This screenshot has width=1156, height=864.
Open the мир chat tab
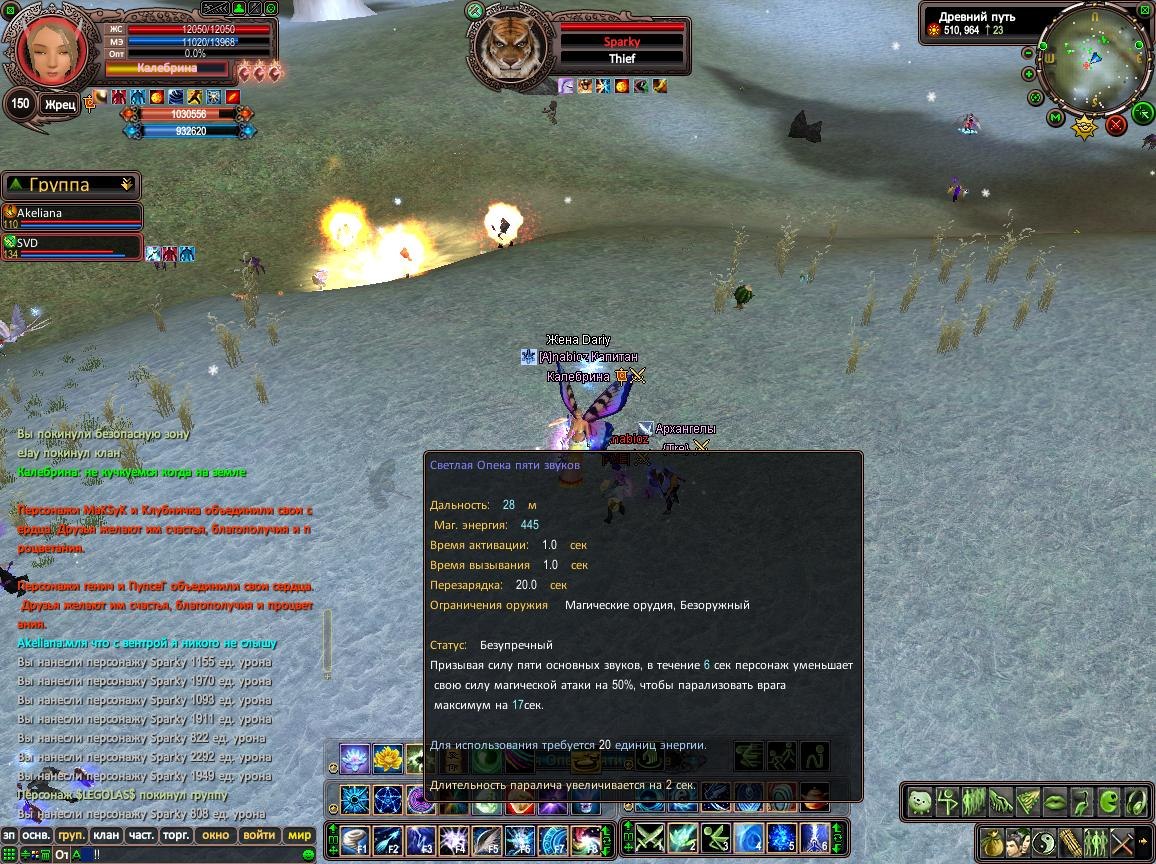pos(298,835)
